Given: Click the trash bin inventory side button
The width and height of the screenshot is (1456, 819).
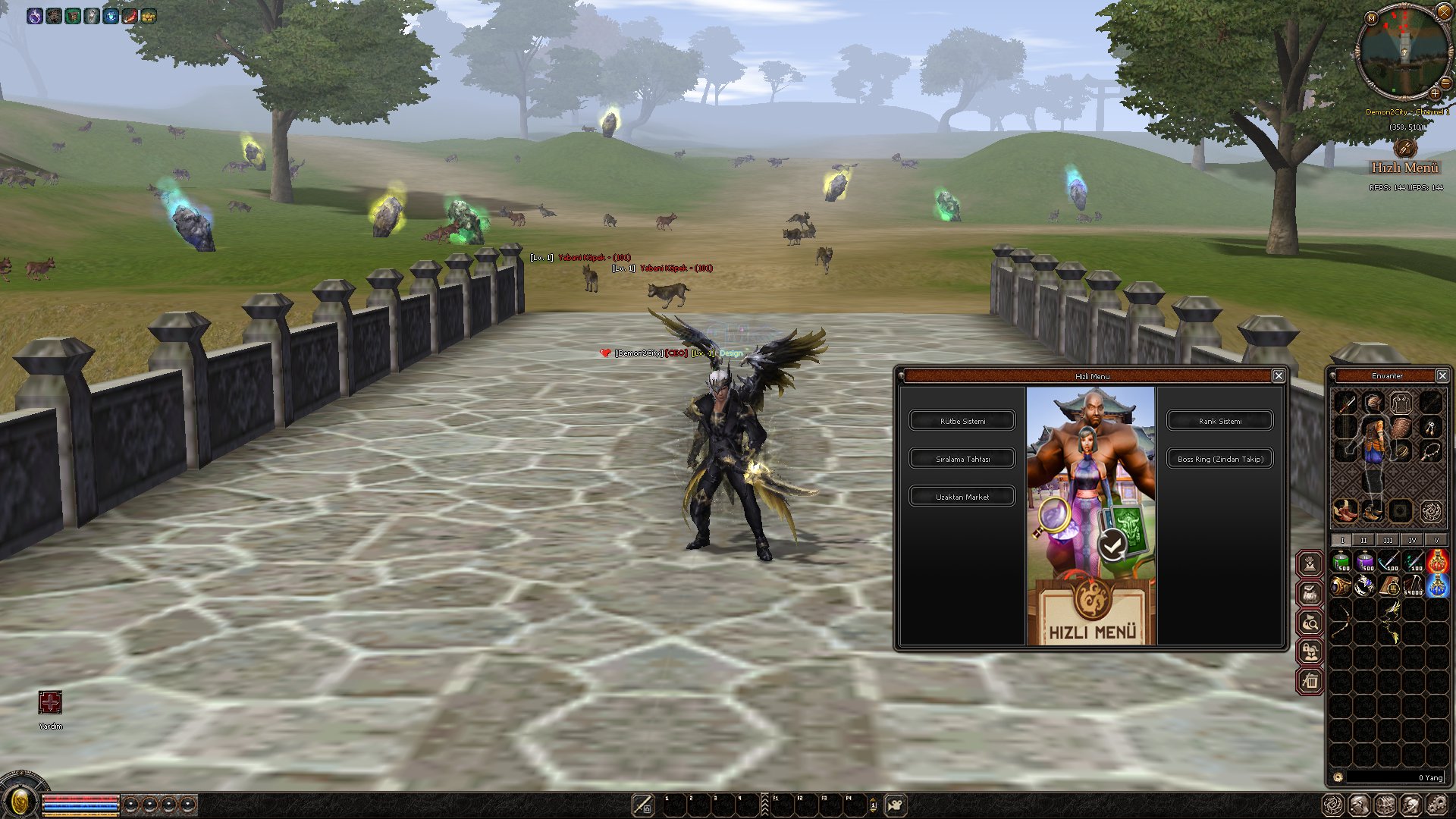Looking at the screenshot, I should tap(1310, 681).
